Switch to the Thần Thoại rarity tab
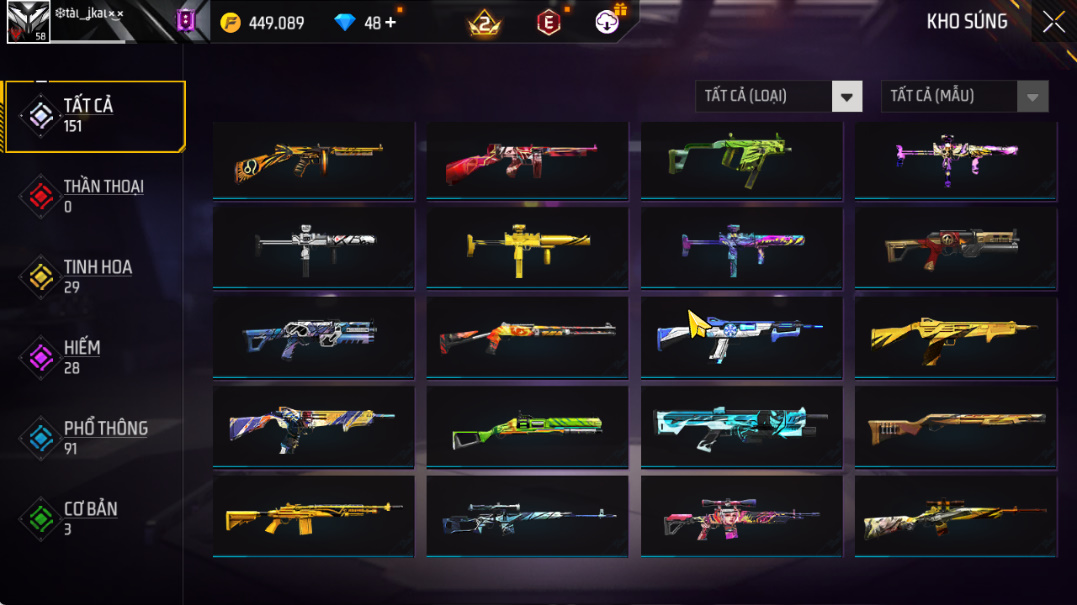This screenshot has height=605, width=1077. click(95, 196)
